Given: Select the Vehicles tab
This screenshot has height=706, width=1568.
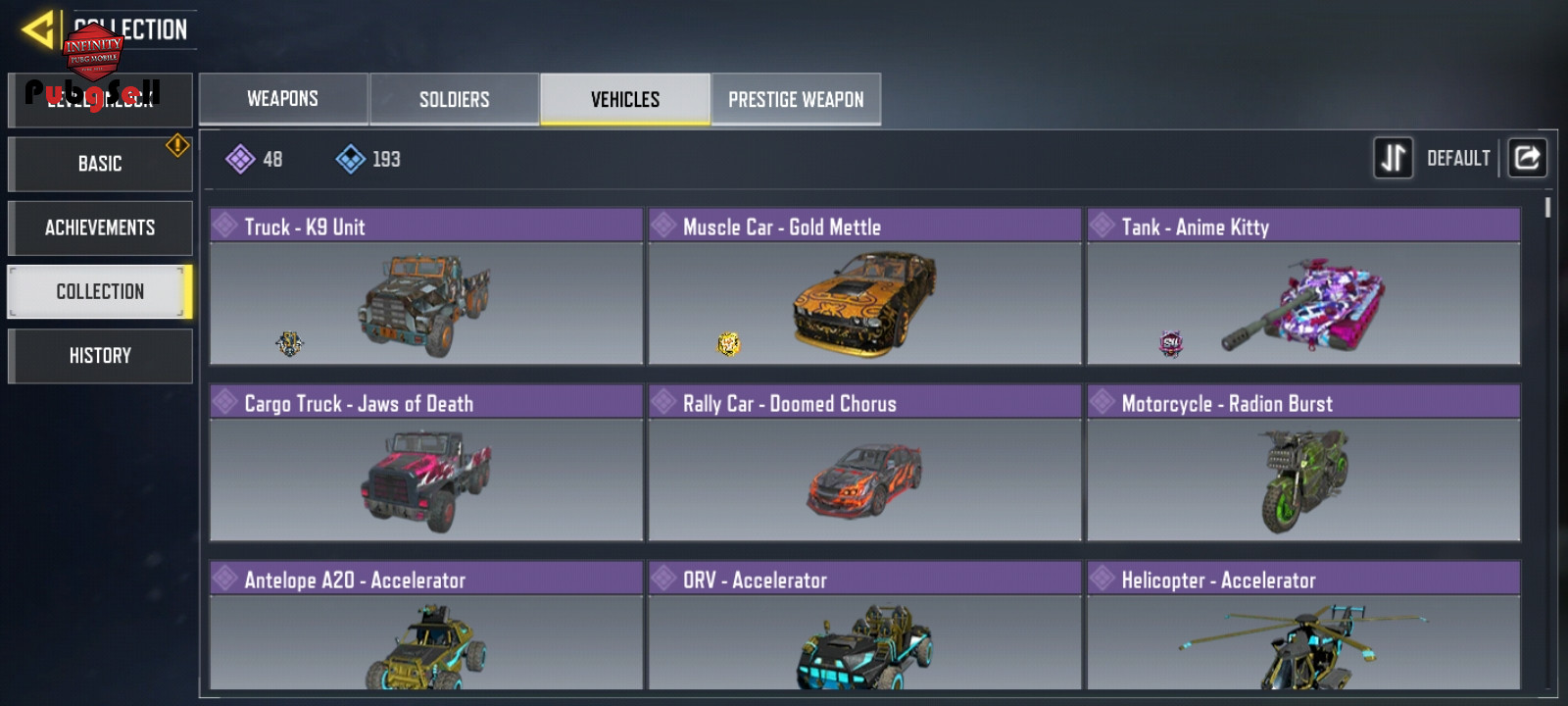Looking at the screenshot, I should pyautogui.click(x=625, y=99).
